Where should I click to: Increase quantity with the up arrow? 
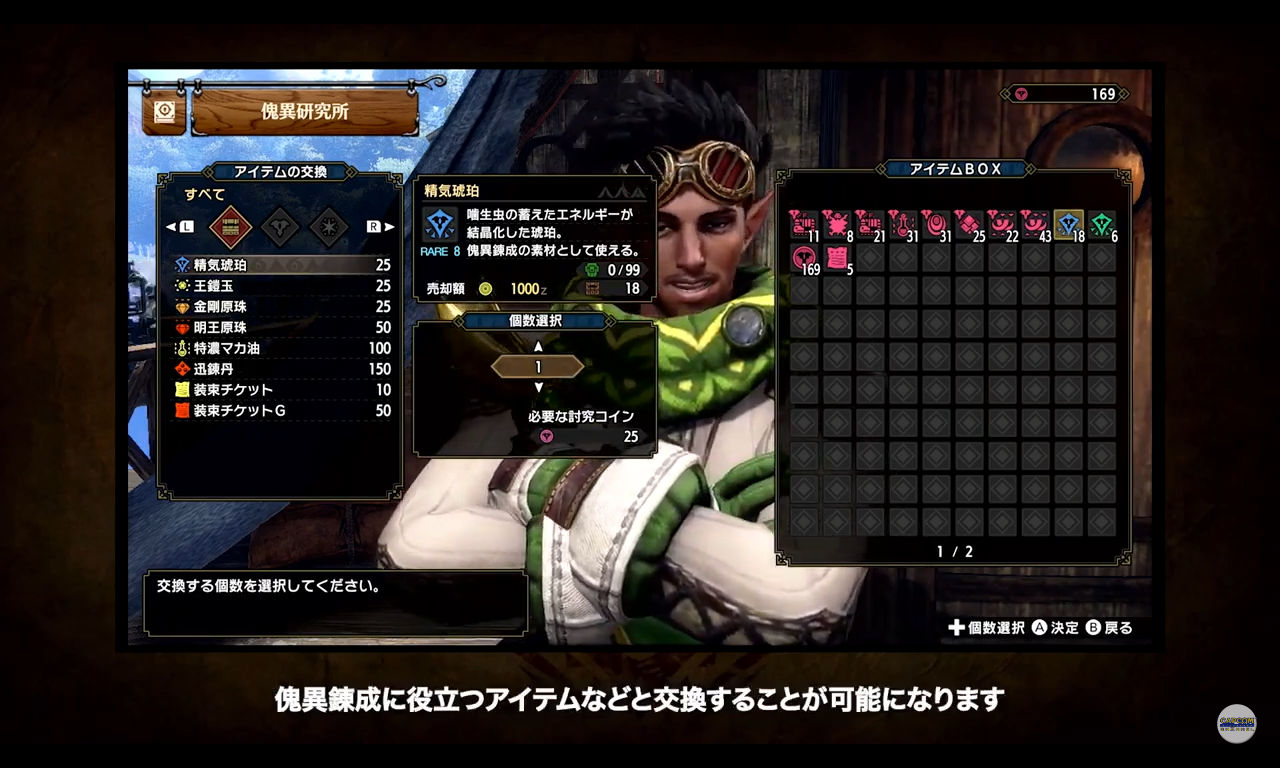(x=538, y=346)
